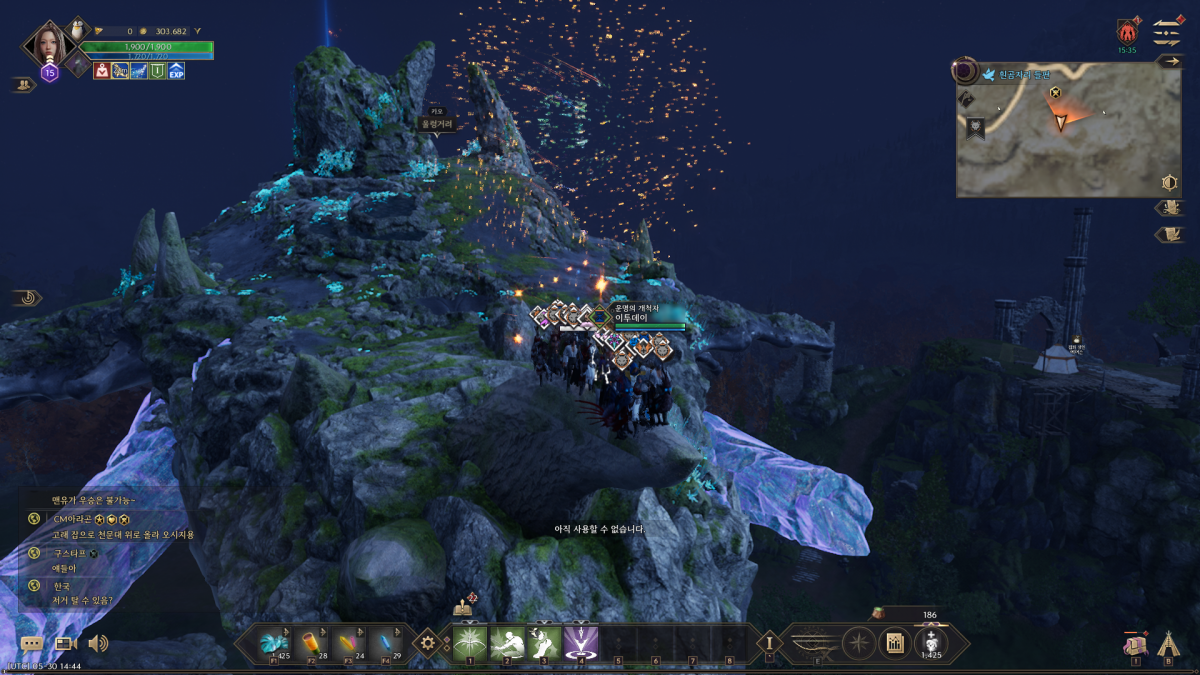The height and width of the screenshot is (675, 1200).
Task: Toggle the sound speaker icon
Action: coord(98,644)
